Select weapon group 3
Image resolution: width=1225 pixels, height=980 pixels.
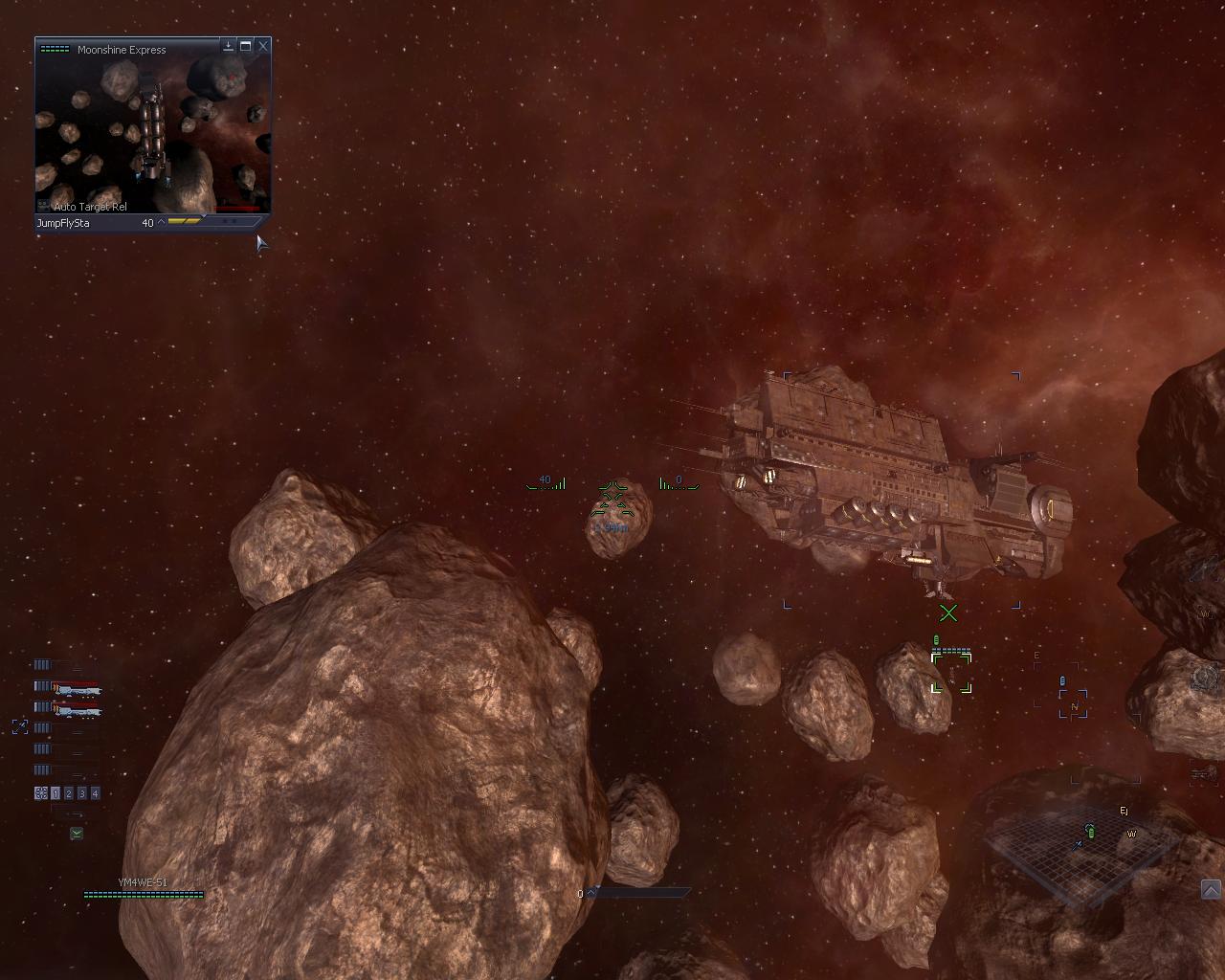click(x=82, y=793)
